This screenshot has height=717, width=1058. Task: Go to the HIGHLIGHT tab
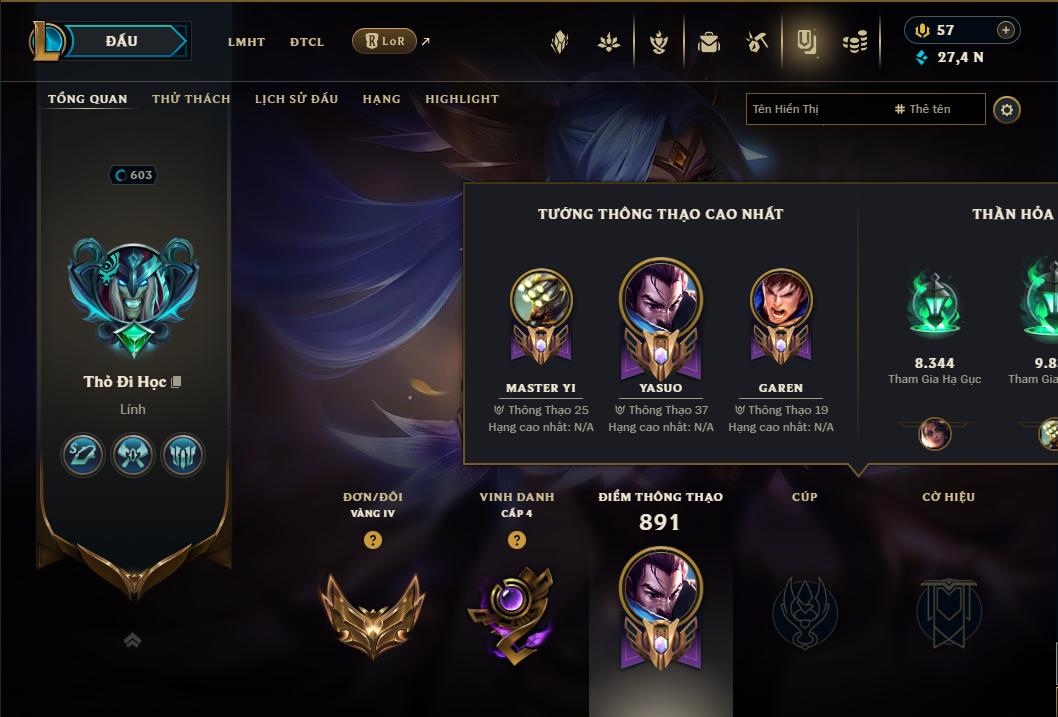click(x=462, y=99)
